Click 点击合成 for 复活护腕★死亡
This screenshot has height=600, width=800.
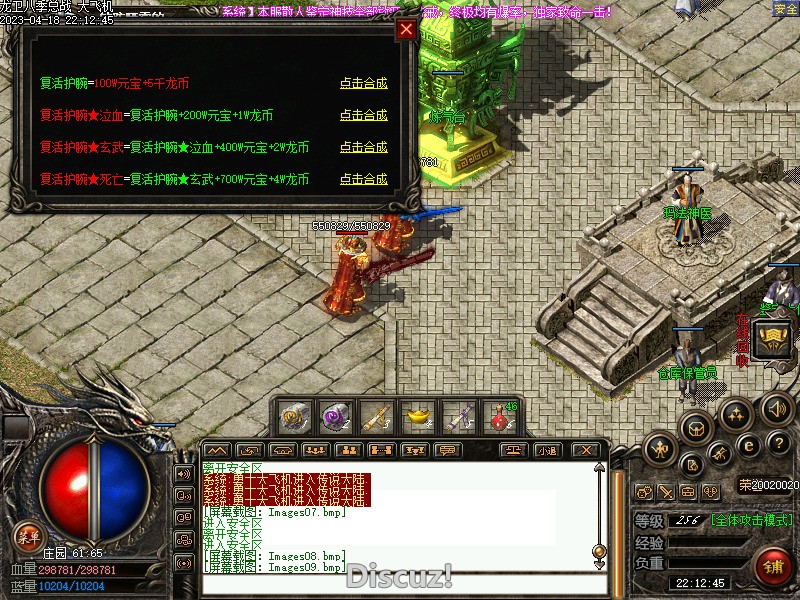pyautogui.click(x=363, y=179)
